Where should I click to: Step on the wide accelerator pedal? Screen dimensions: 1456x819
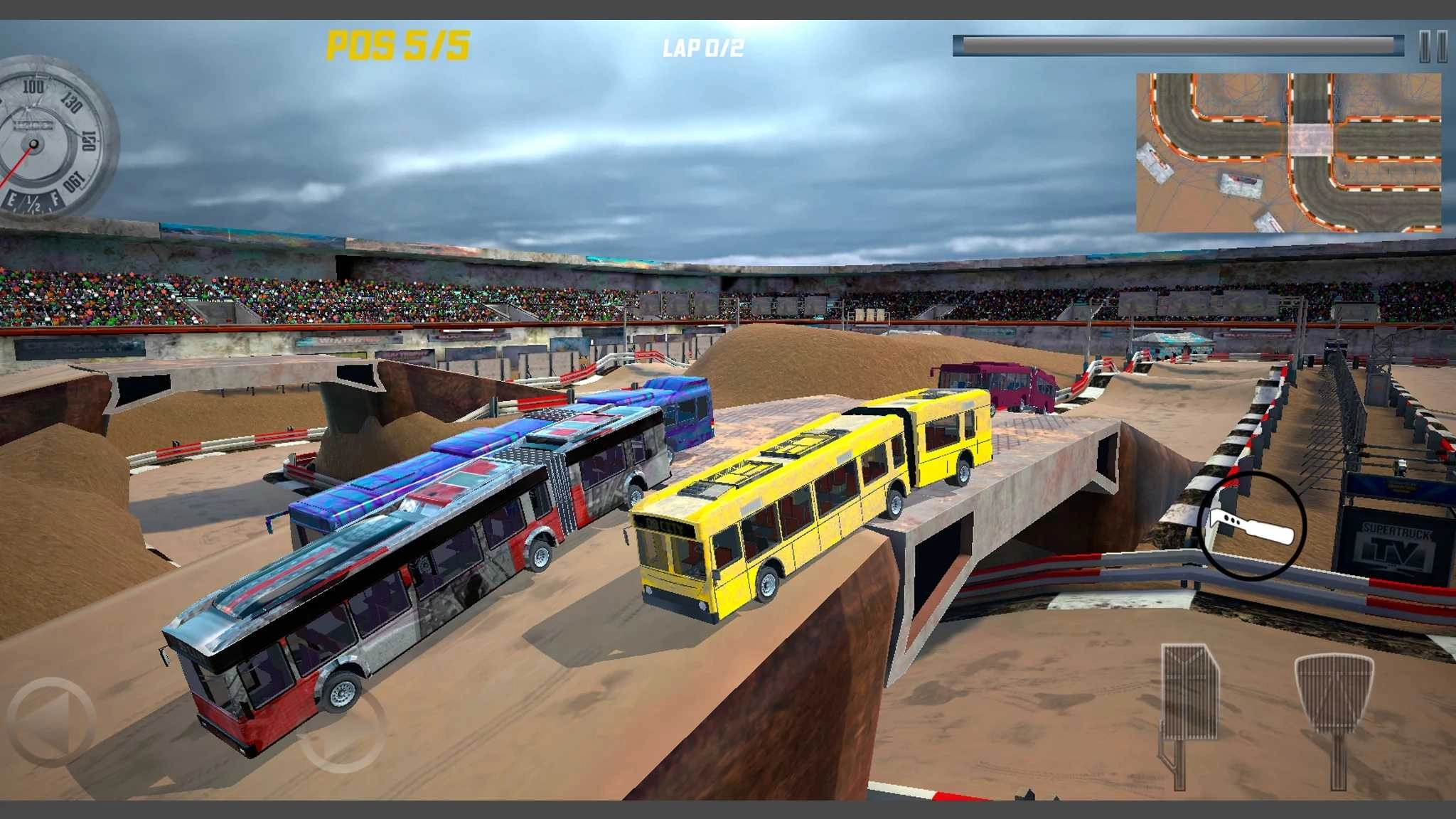click(1334, 693)
